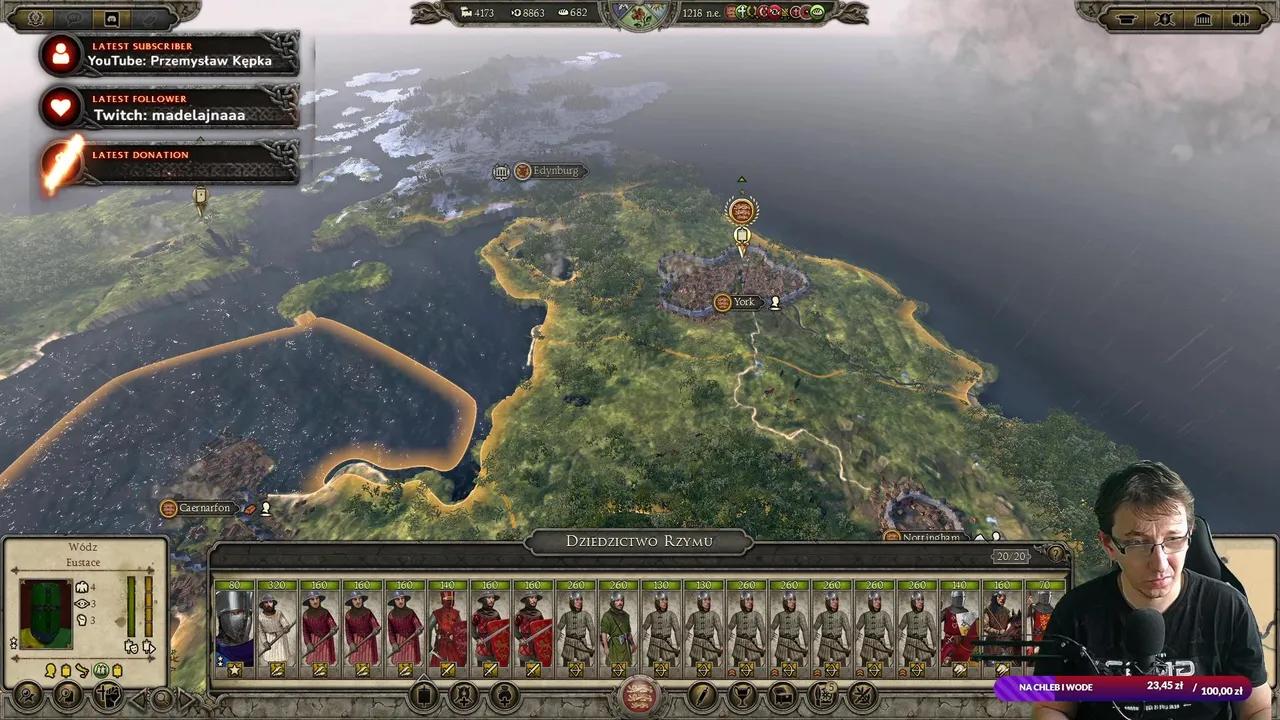
Task: Click the recruit units banner button
Action: click(424, 695)
